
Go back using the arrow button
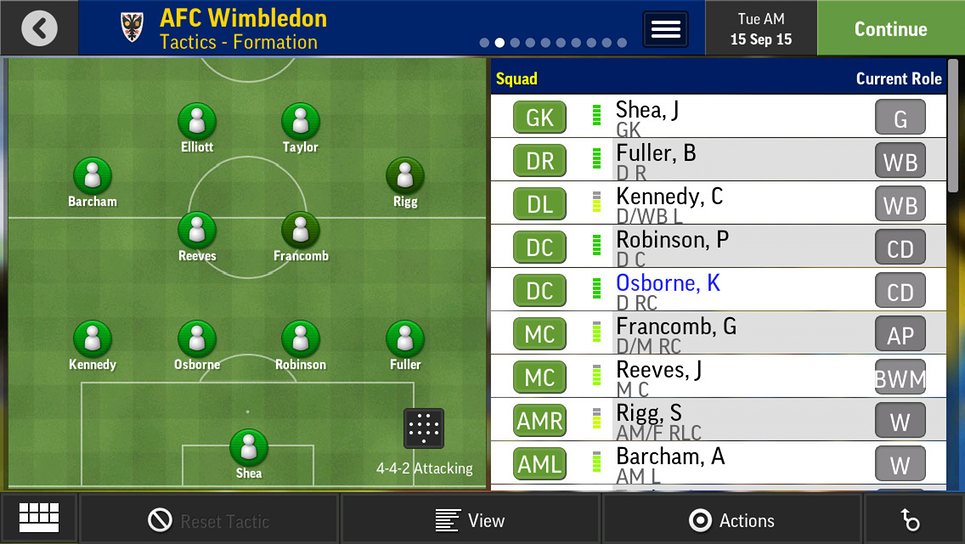[39, 28]
